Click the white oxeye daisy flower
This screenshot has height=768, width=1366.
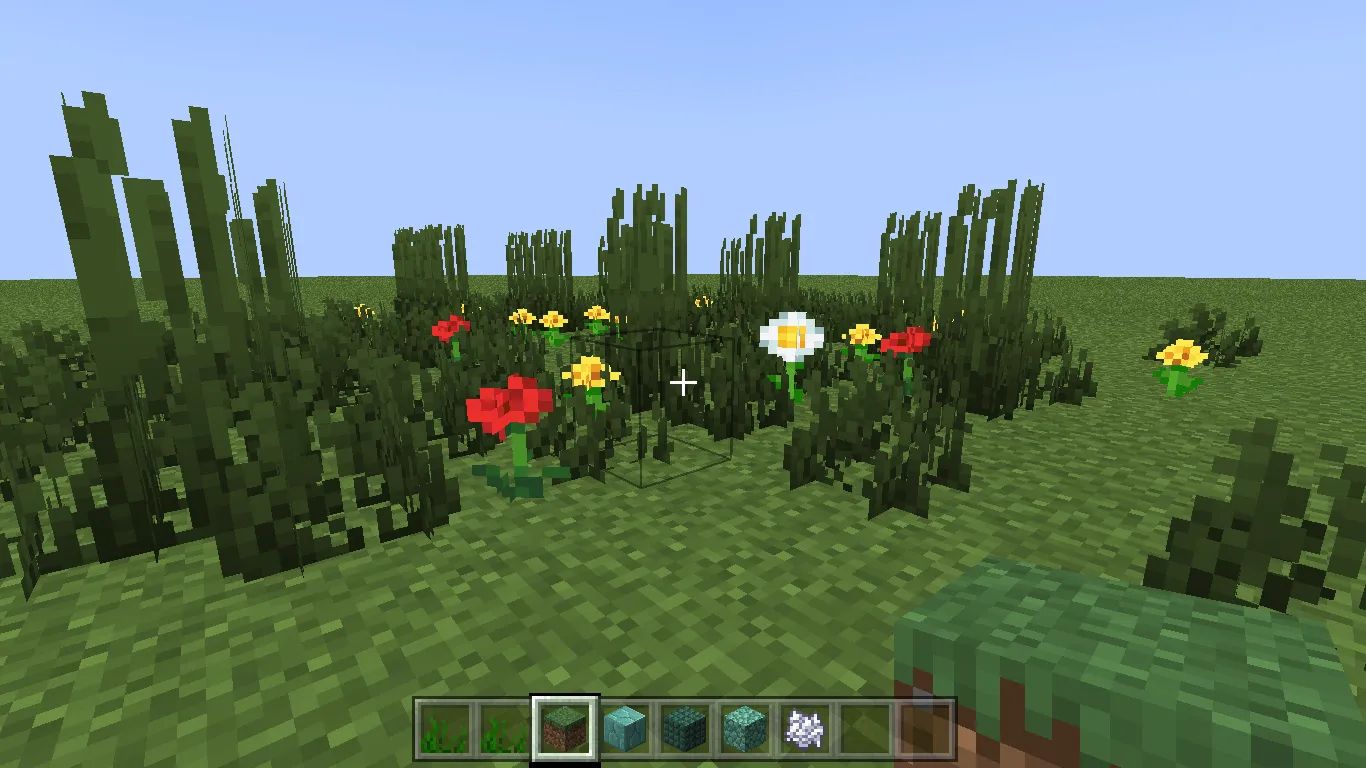click(791, 333)
